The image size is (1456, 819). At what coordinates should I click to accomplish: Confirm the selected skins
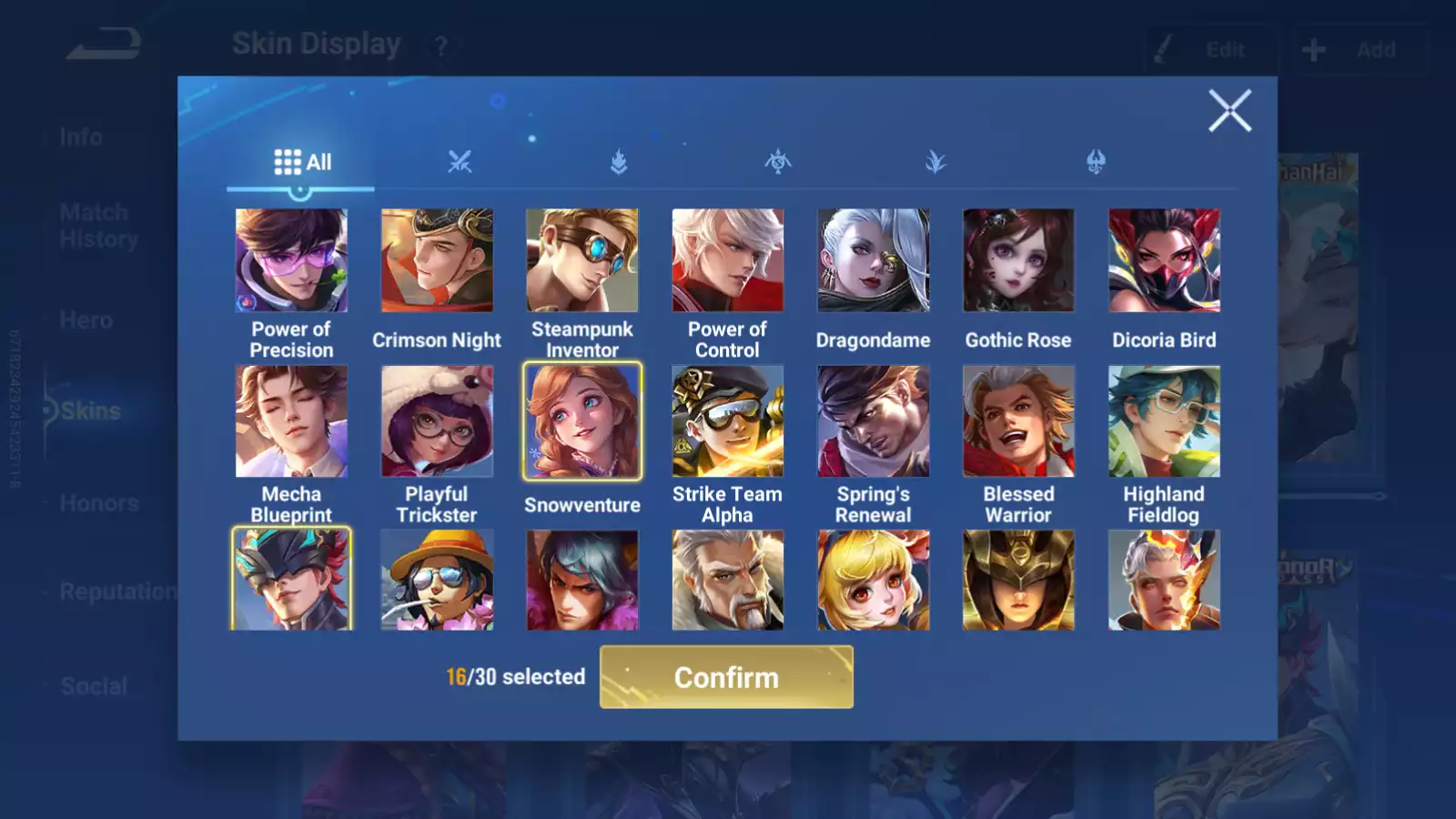click(726, 677)
